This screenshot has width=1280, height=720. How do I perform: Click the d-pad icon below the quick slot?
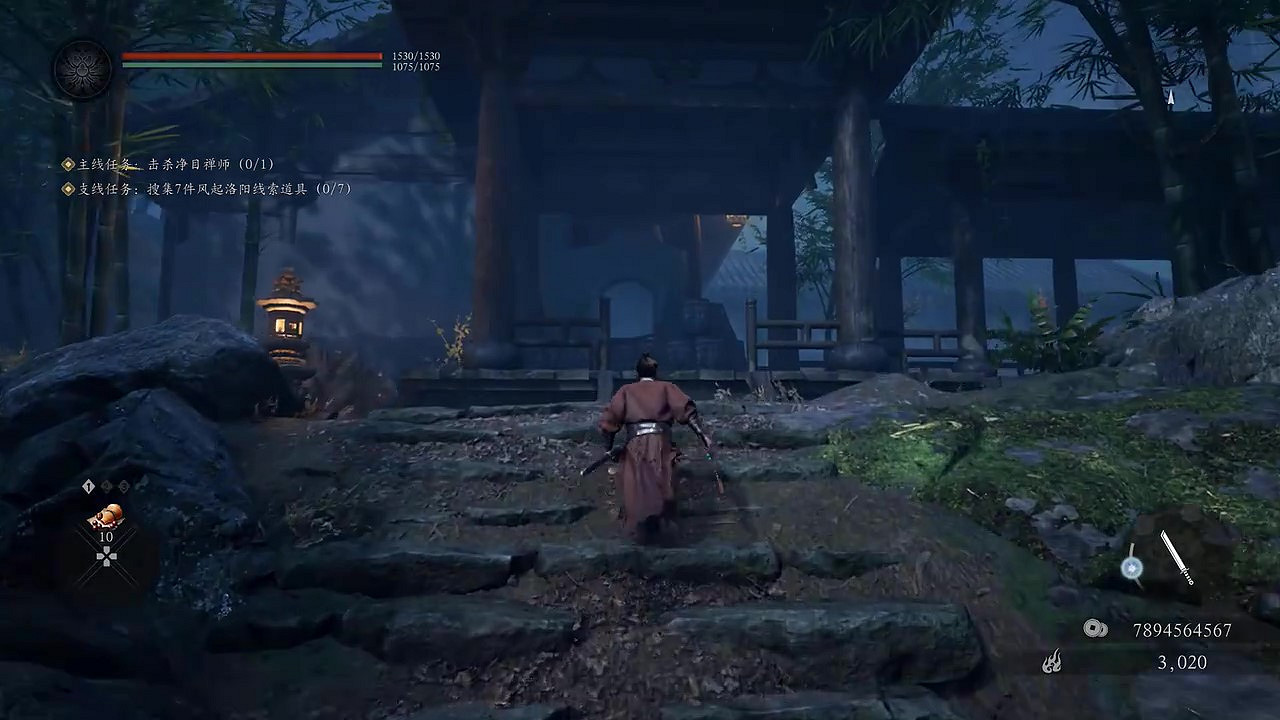point(106,556)
